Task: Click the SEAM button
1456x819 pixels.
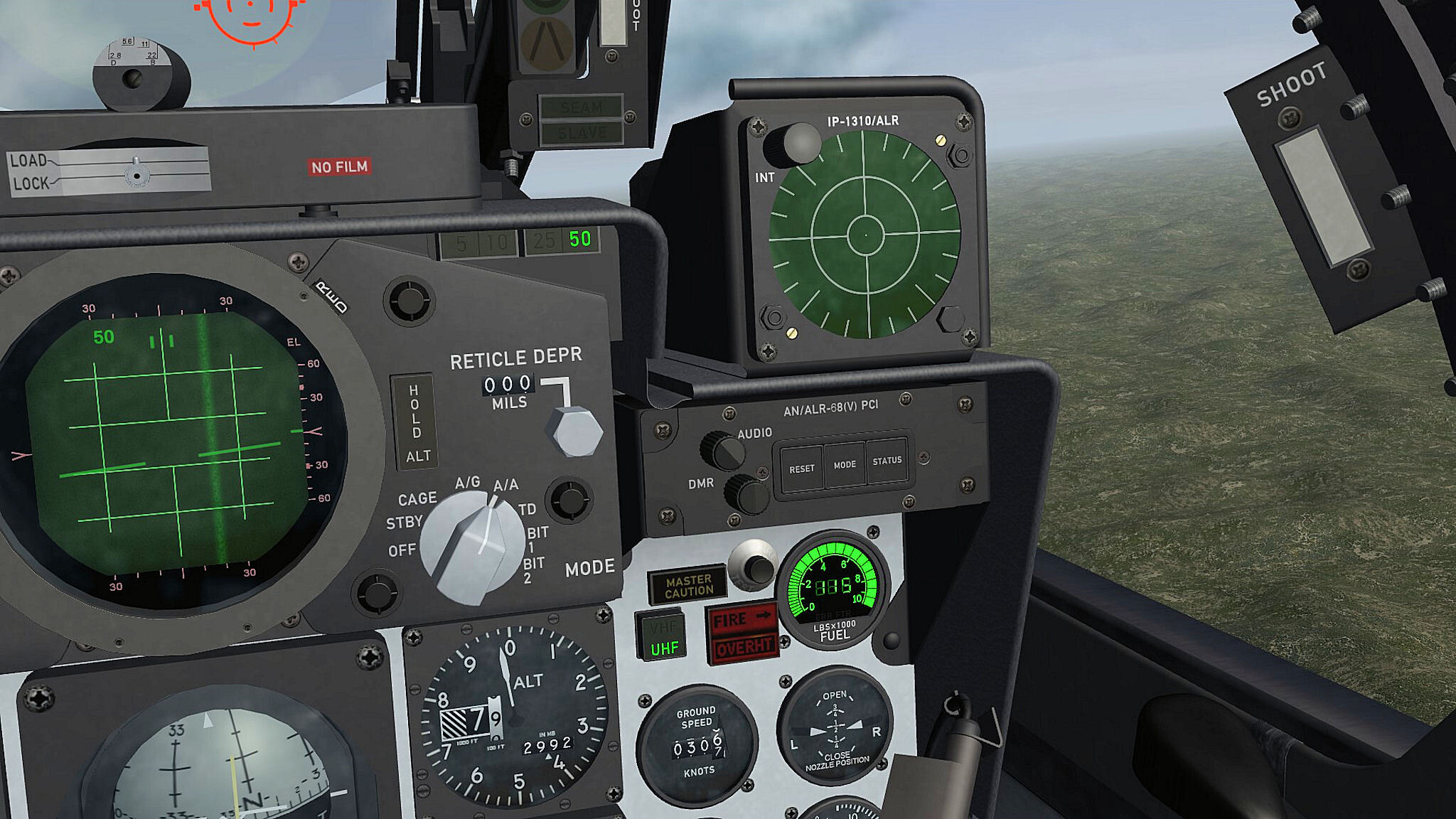Action: [581, 107]
